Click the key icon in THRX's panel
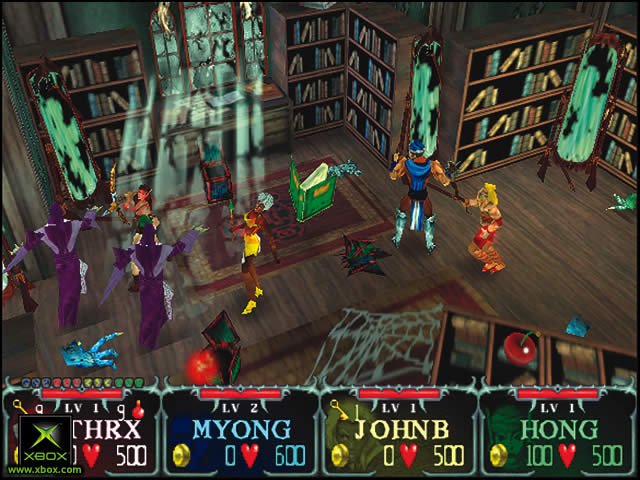Image resolution: width=640 pixels, height=480 pixels. pos(18,408)
